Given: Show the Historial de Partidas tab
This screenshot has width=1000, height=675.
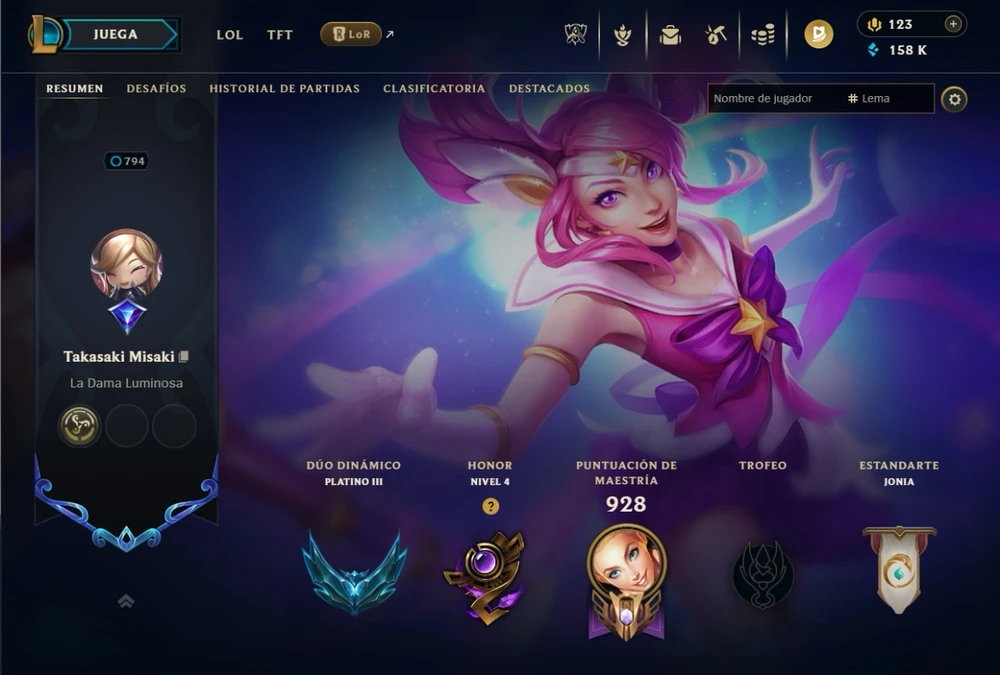Looking at the screenshot, I should 284,89.
